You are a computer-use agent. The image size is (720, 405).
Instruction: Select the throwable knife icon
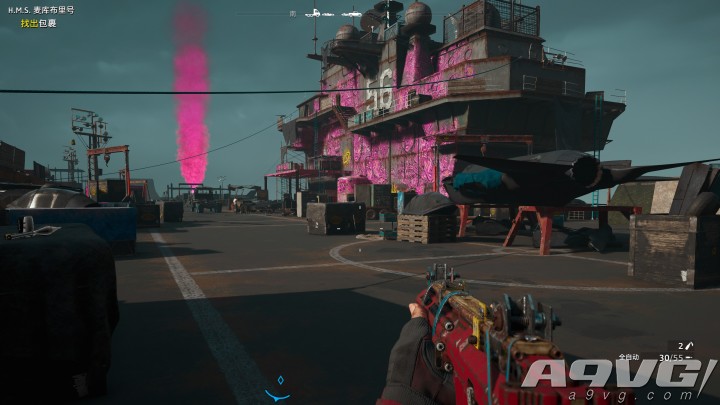(x=689, y=345)
